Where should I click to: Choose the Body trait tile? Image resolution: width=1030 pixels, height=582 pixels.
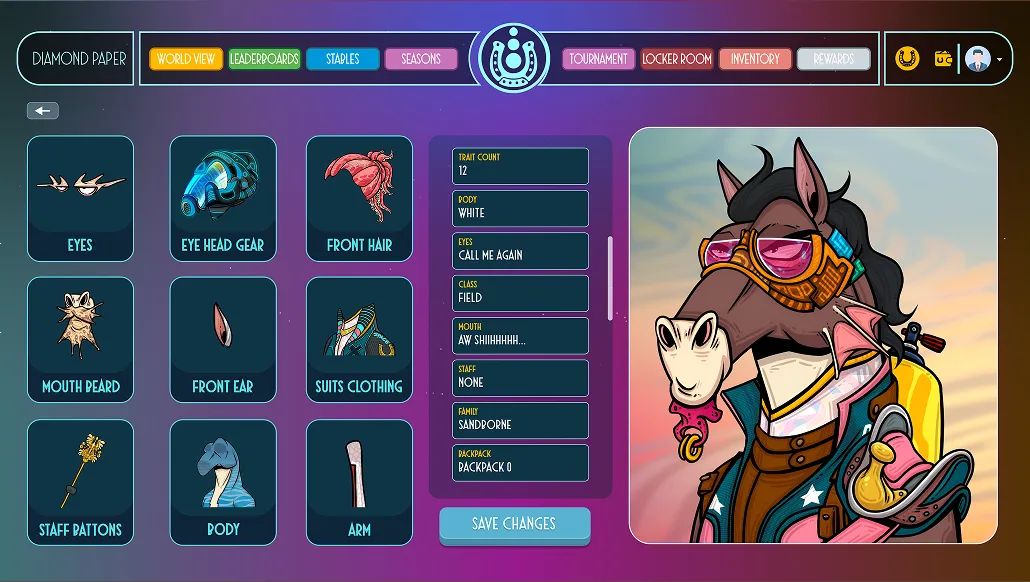pyautogui.click(x=222, y=482)
